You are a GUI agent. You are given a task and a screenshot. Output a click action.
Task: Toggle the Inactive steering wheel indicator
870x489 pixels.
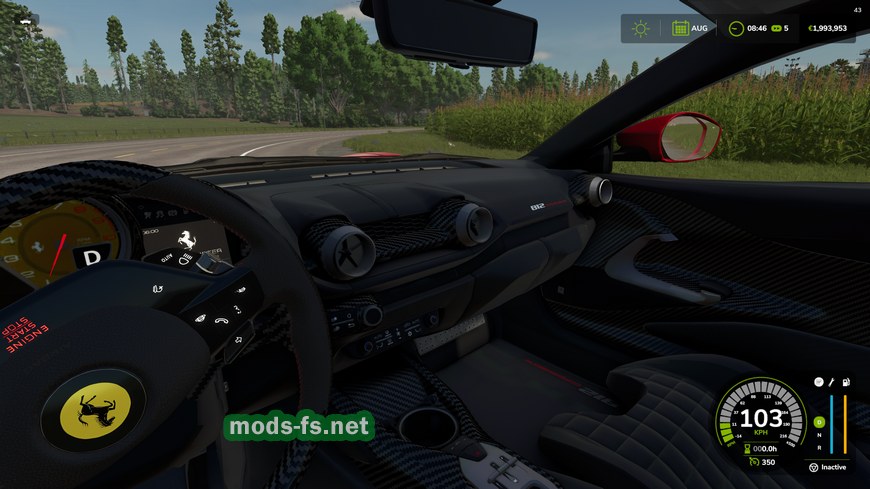pyautogui.click(x=814, y=467)
